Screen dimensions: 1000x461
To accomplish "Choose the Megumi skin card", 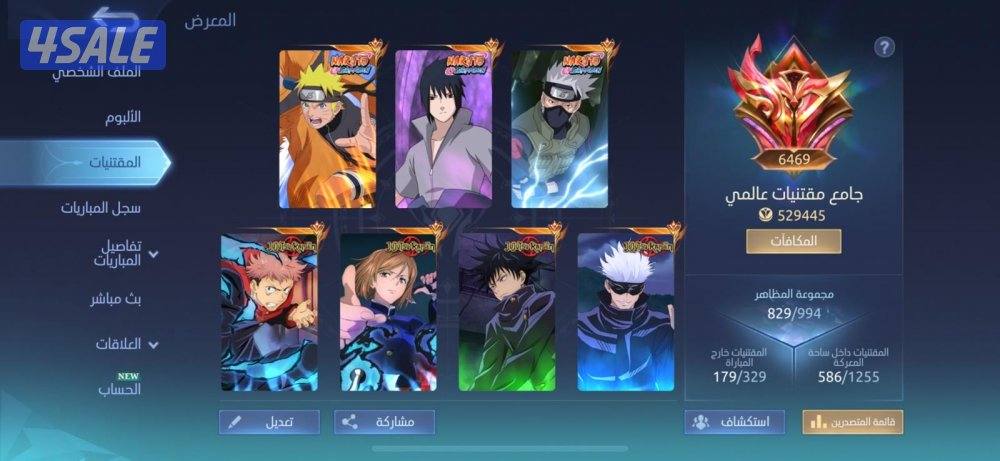I will [x=507, y=312].
